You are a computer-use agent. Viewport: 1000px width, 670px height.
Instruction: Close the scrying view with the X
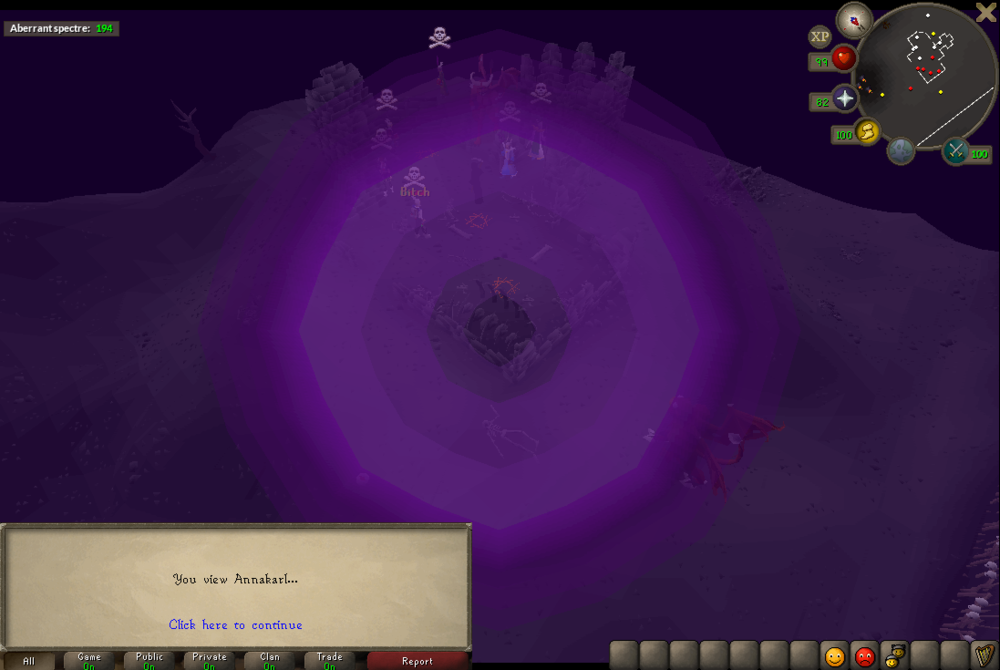(x=985, y=12)
